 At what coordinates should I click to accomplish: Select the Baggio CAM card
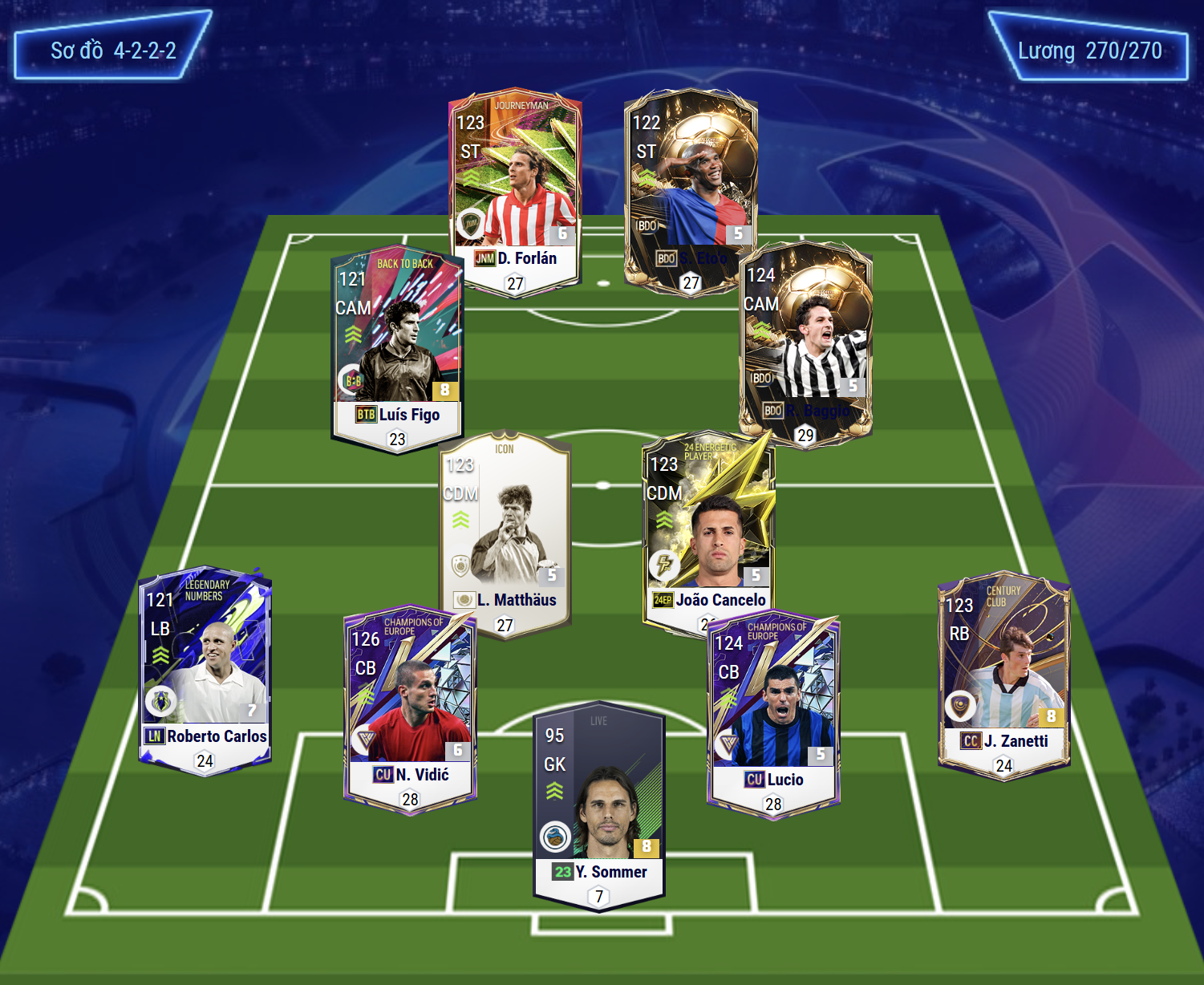(806, 341)
